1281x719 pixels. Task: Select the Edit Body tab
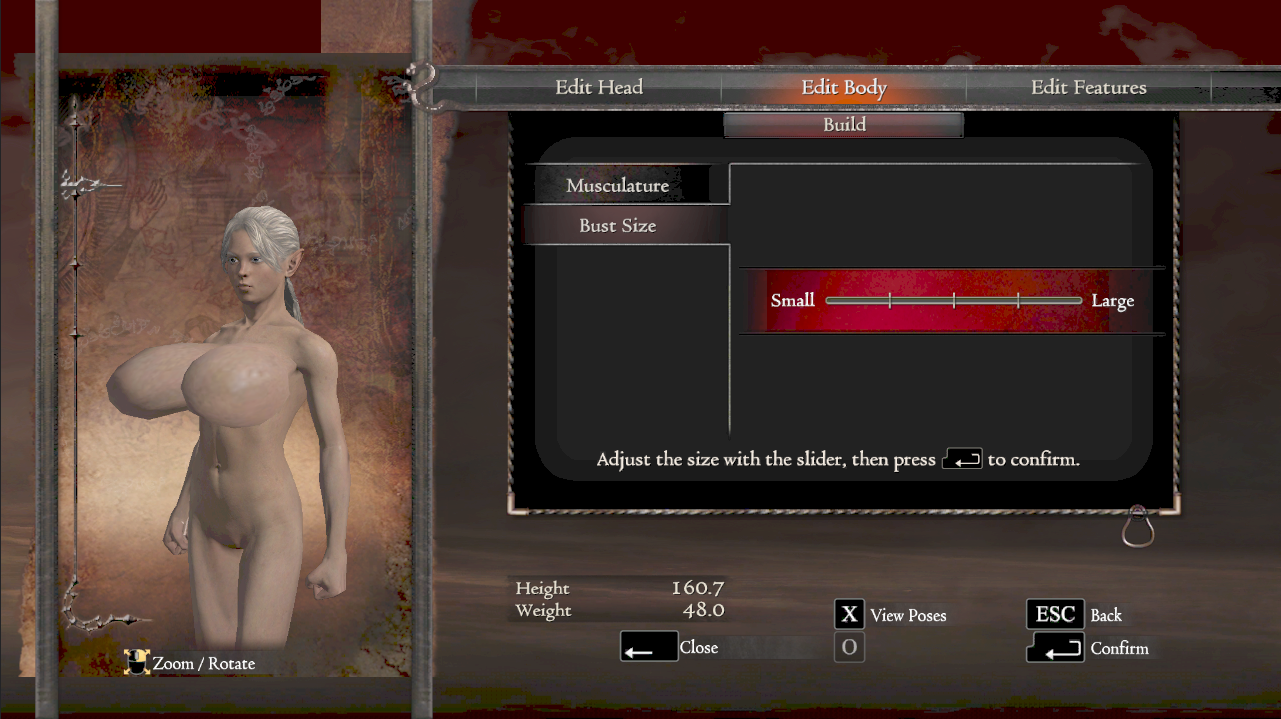pos(843,88)
